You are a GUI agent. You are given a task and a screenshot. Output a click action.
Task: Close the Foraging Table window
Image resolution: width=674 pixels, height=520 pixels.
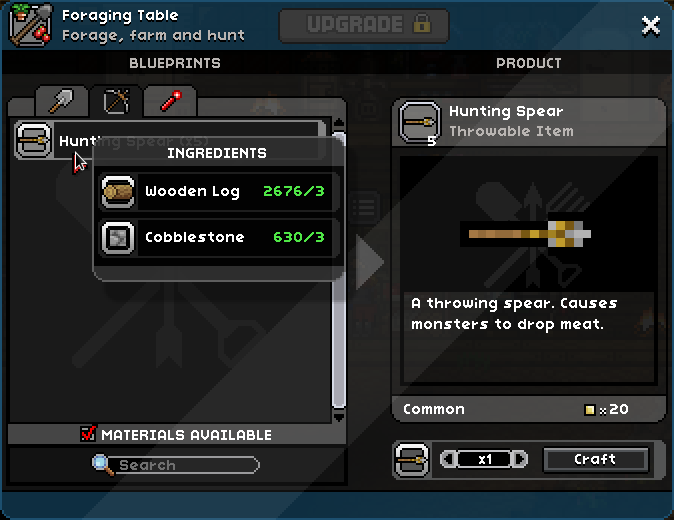[x=650, y=26]
